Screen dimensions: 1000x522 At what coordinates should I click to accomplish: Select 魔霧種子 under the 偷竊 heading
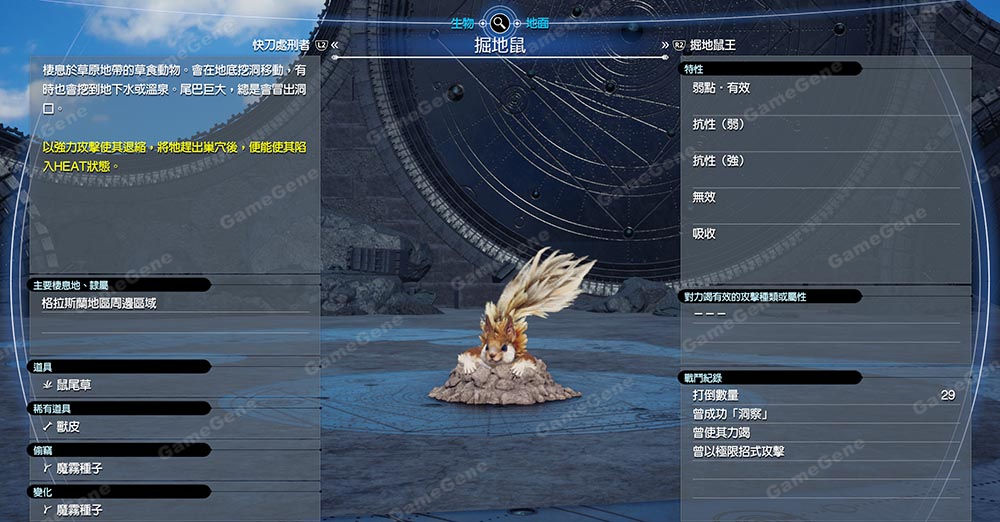click(x=79, y=468)
